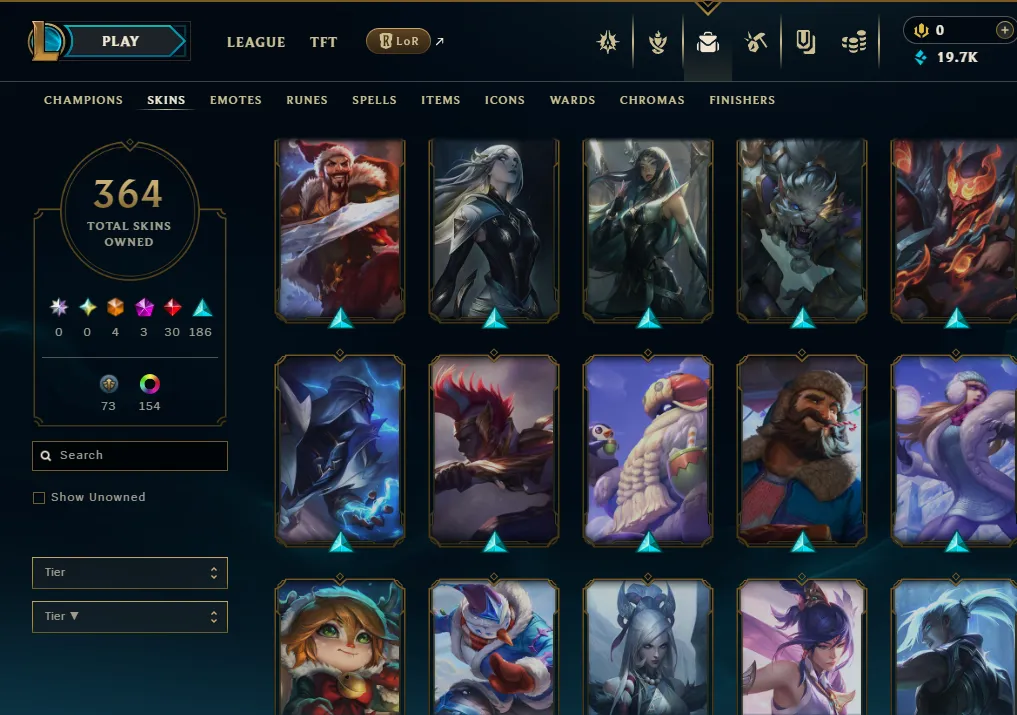The image size is (1017, 715).
Task: Add currency with the plus button
Action: (x=1004, y=31)
